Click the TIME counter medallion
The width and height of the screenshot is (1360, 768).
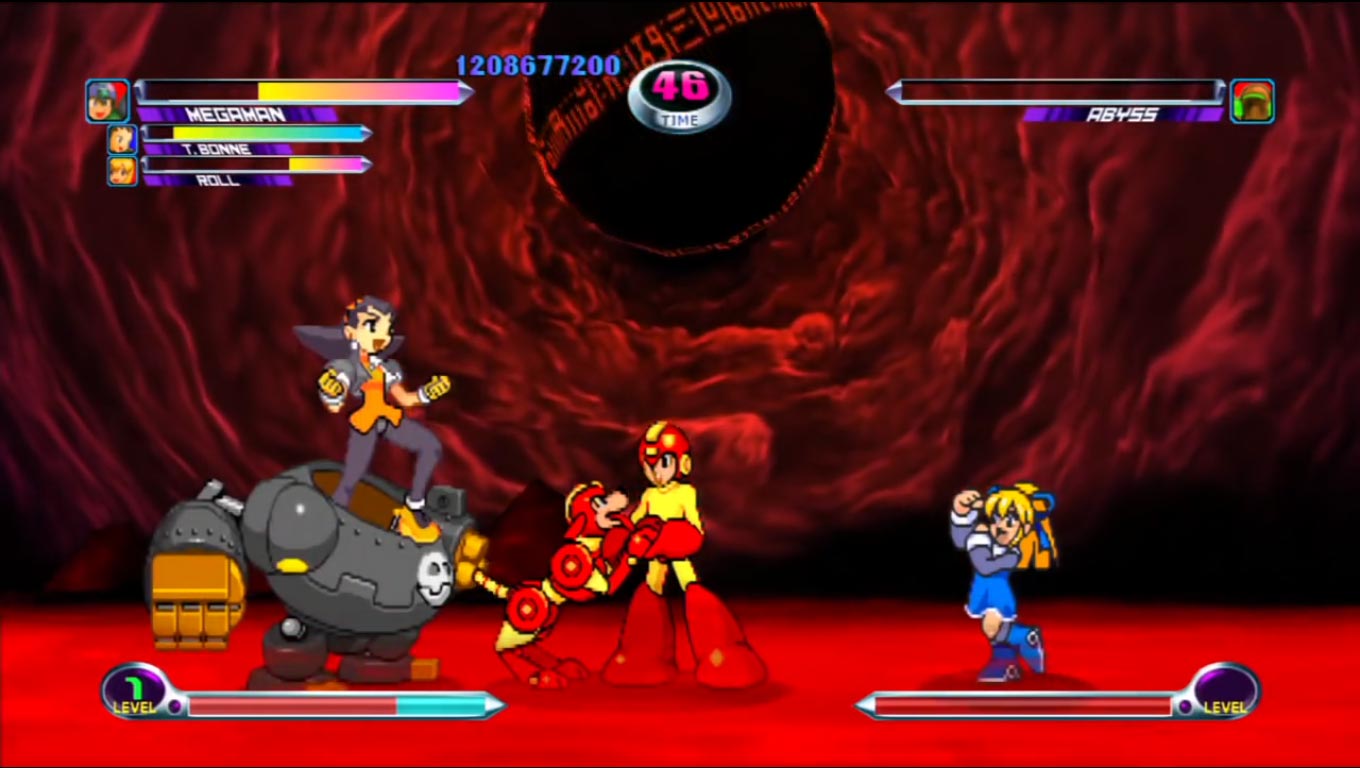pyautogui.click(x=678, y=94)
